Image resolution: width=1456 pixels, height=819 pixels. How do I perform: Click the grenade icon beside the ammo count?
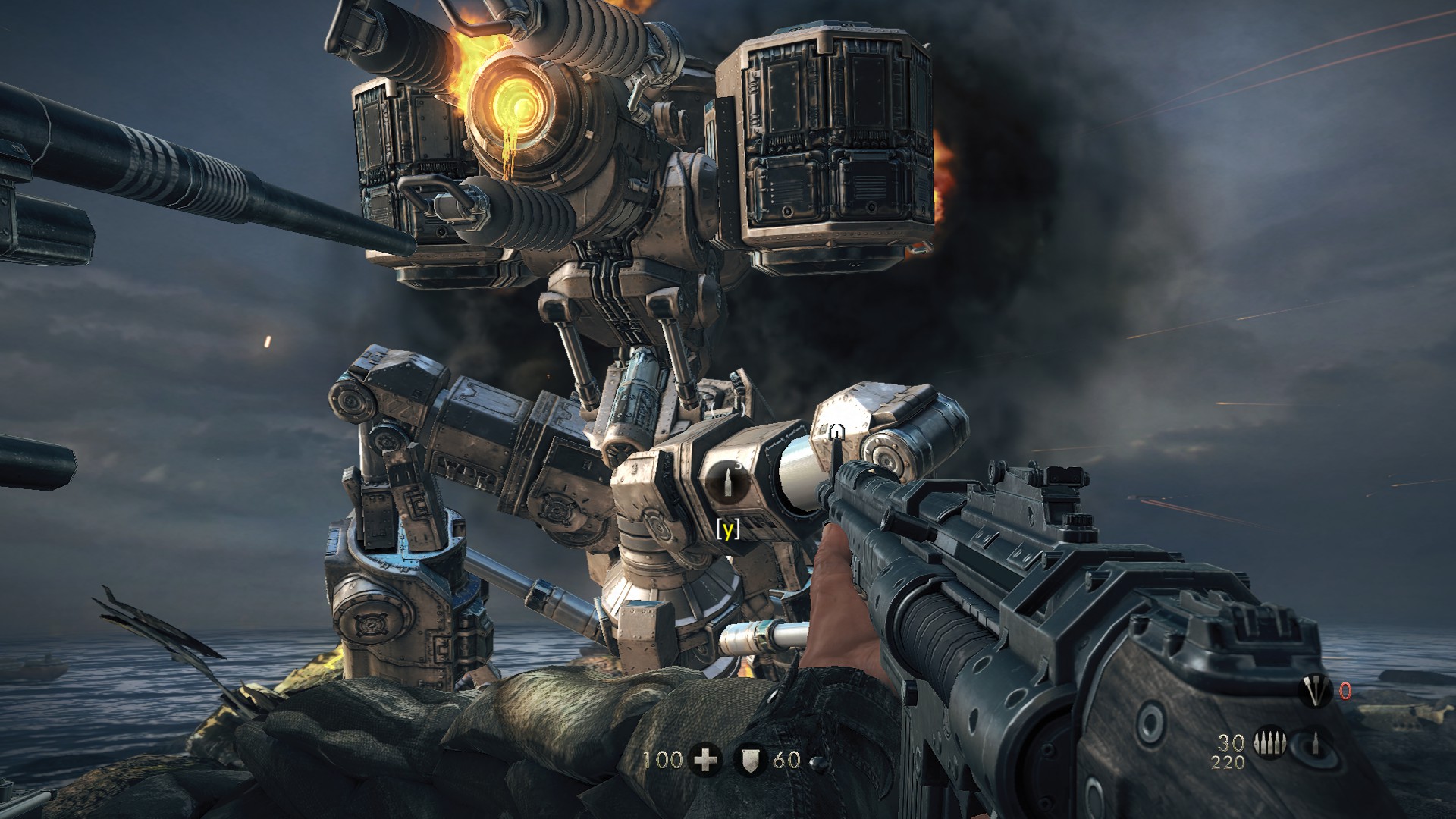click(x=1315, y=744)
